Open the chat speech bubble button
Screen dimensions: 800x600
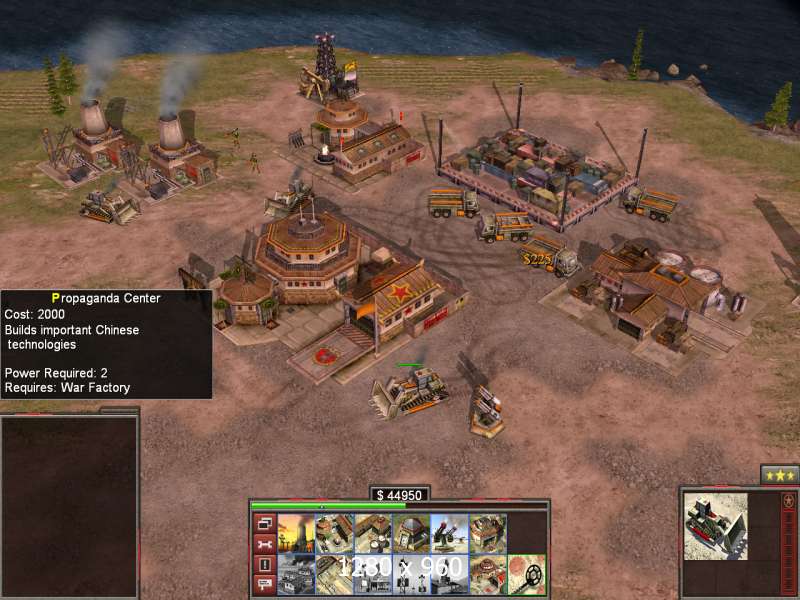point(265,585)
